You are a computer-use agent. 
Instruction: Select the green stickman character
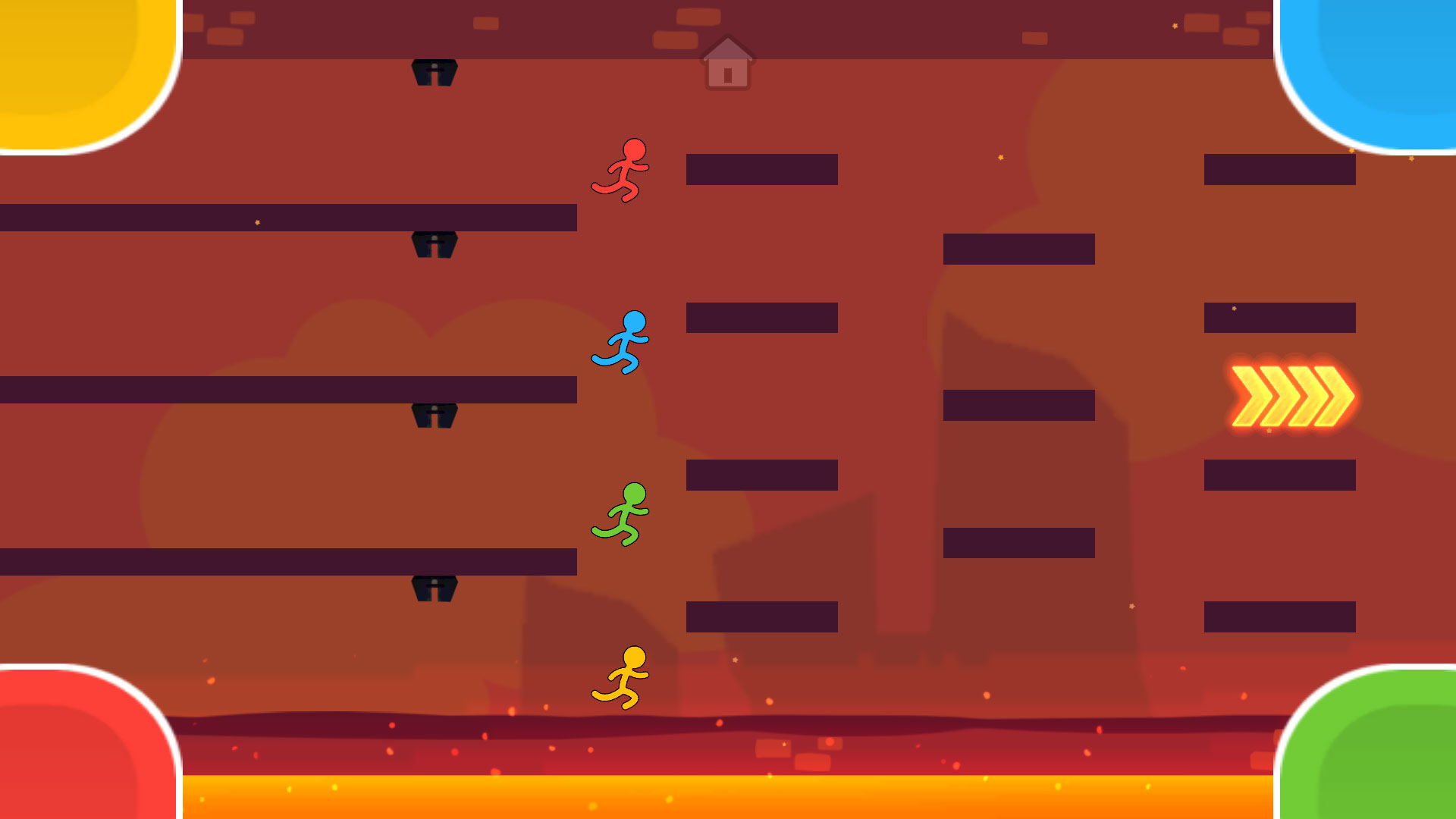pyautogui.click(x=622, y=516)
